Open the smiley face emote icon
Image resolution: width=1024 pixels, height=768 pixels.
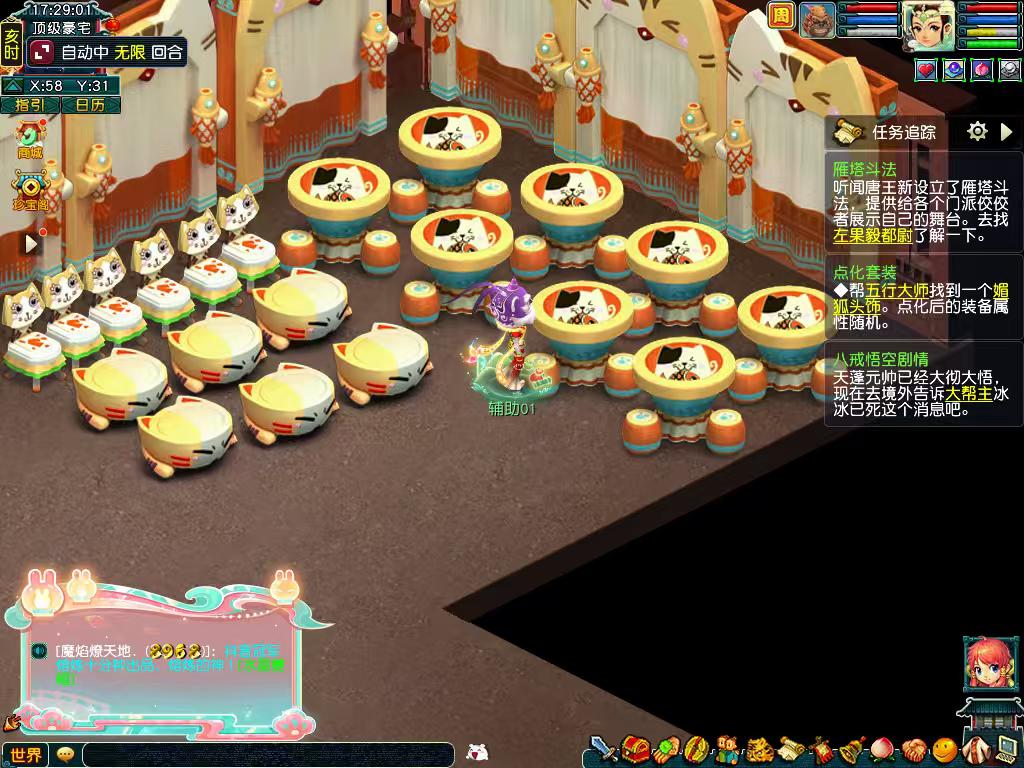point(944,749)
